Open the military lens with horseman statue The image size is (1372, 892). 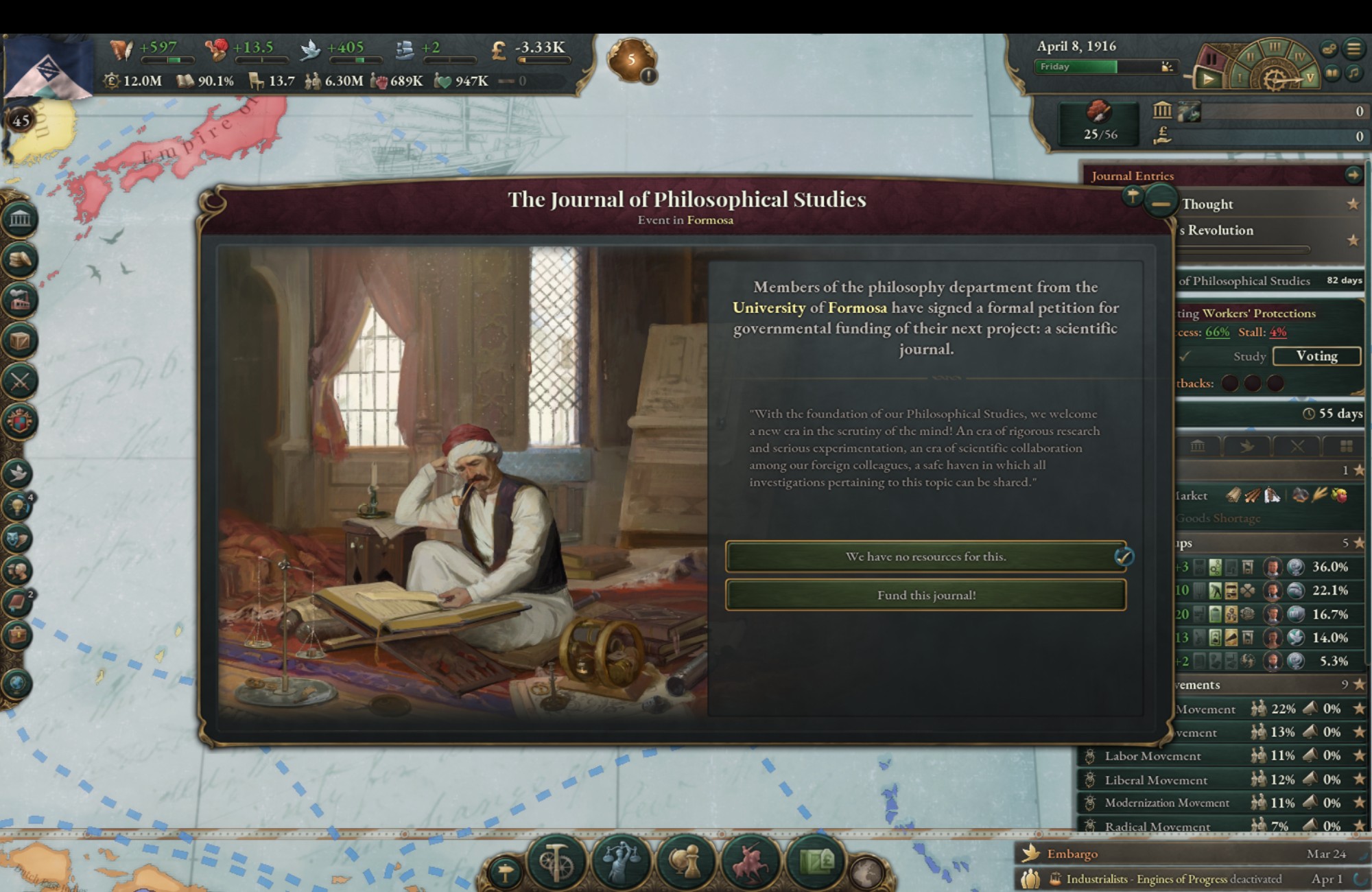tap(751, 860)
